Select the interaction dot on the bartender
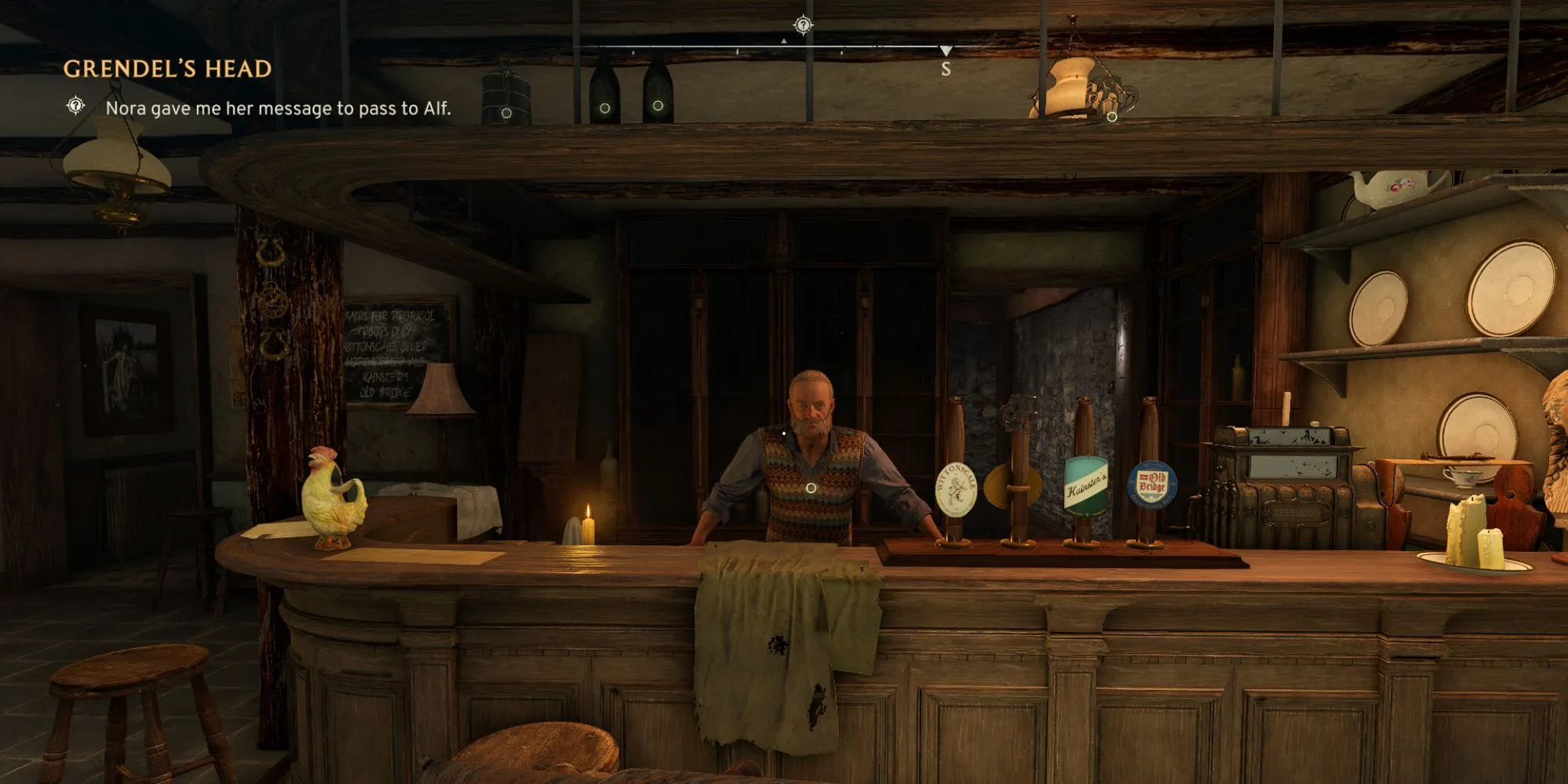The image size is (1568, 784). (x=811, y=488)
